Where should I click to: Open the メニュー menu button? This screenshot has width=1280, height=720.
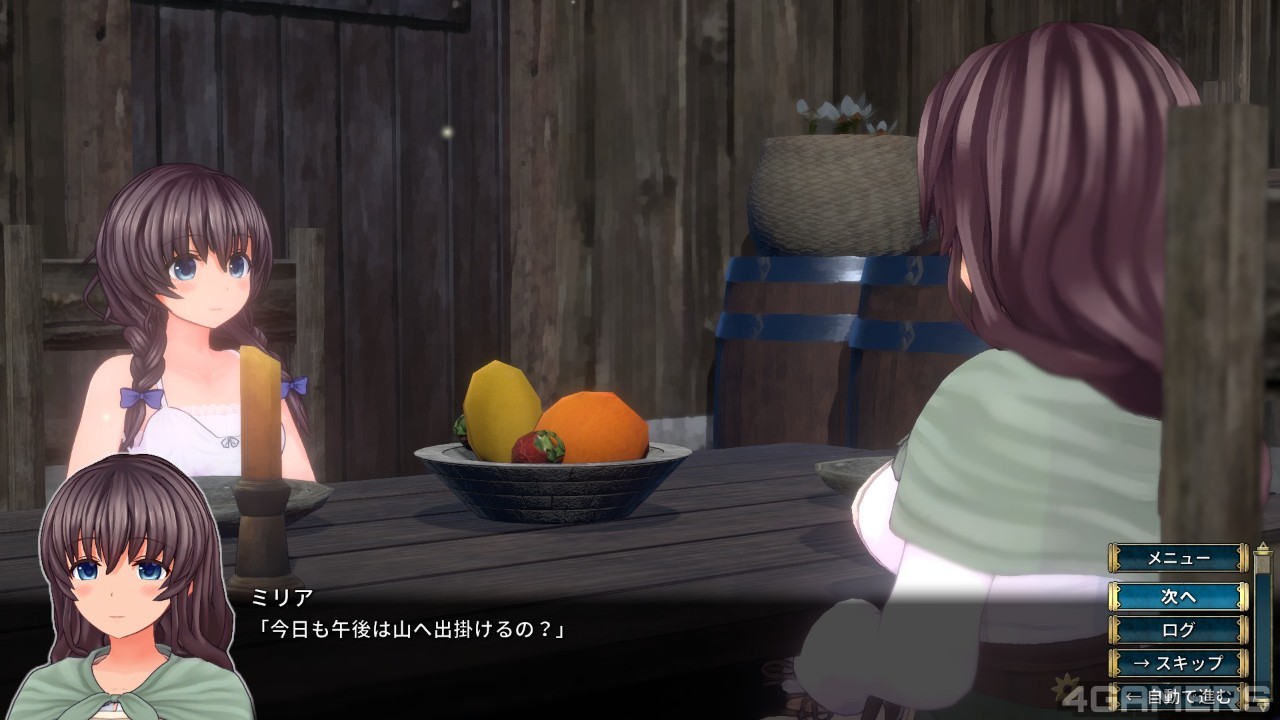tap(1178, 558)
